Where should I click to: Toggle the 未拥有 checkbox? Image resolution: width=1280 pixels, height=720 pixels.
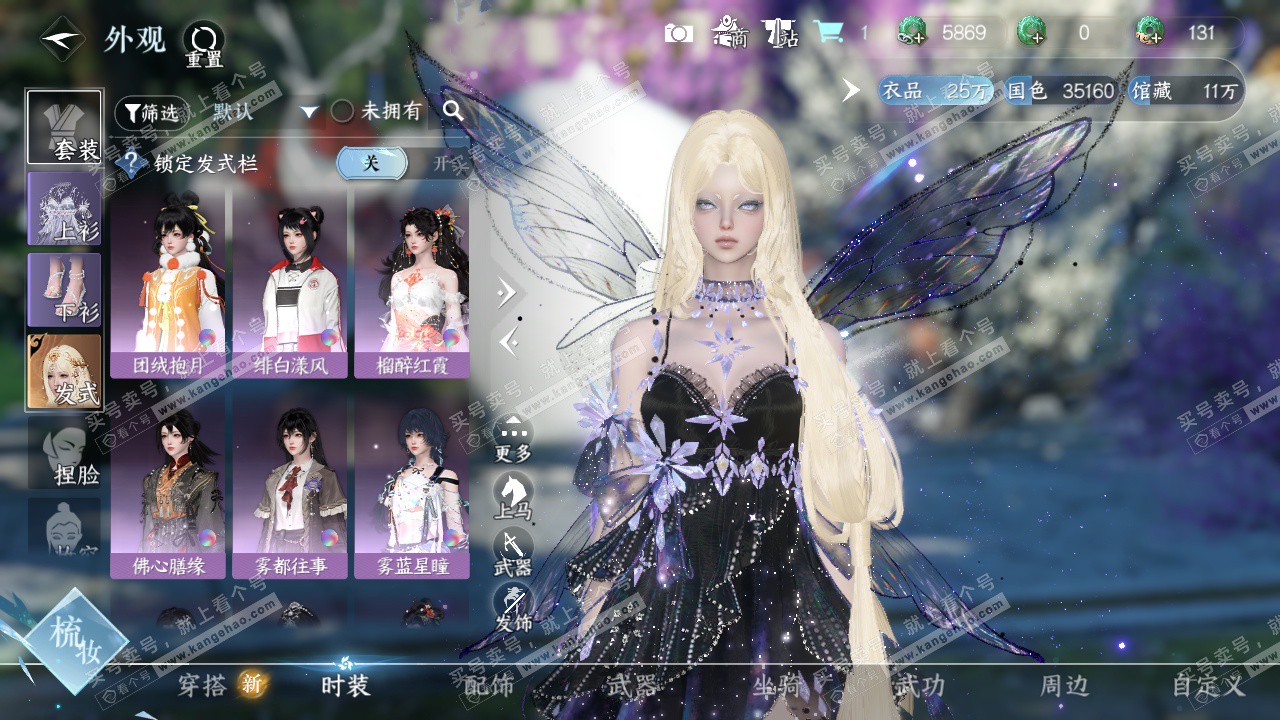(343, 112)
